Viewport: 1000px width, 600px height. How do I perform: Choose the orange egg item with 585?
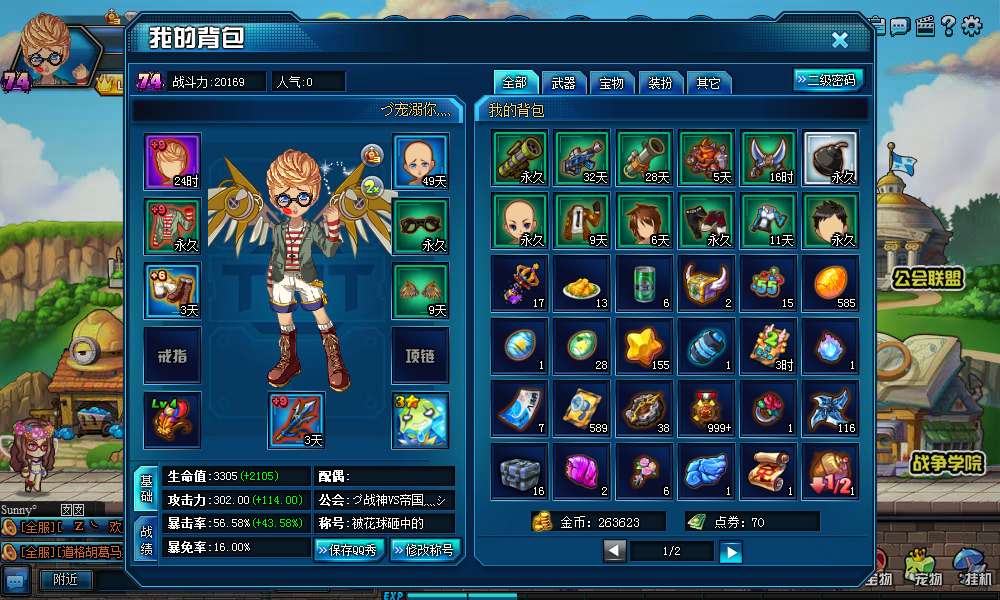point(830,283)
